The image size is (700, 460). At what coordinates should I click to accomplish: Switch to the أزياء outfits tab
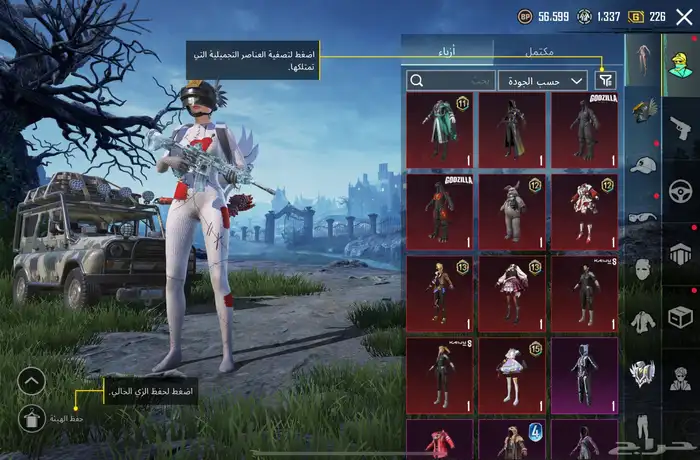pos(447,49)
